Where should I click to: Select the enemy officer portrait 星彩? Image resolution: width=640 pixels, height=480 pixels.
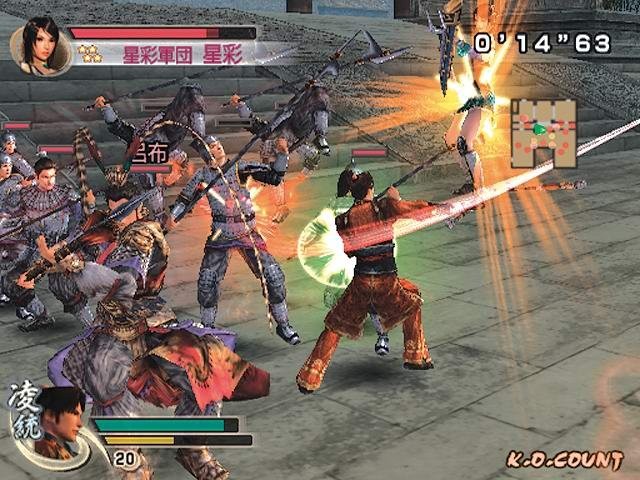[x=40, y=43]
